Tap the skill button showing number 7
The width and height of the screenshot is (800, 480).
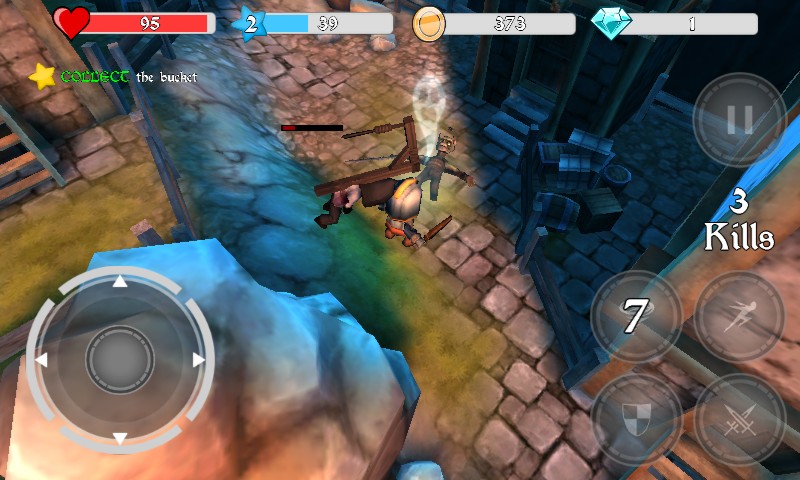click(636, 317)
